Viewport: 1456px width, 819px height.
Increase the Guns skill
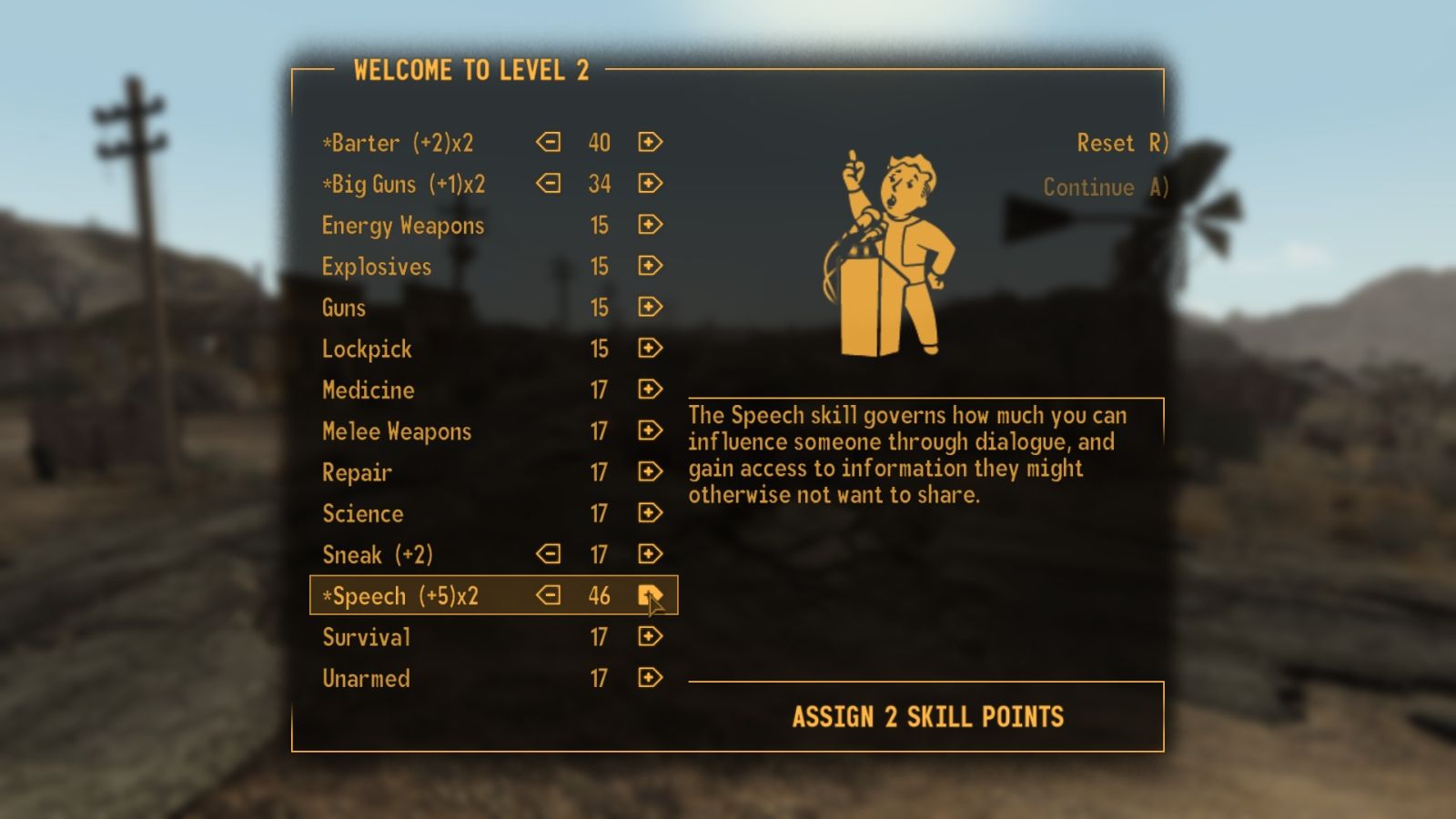[650, 307]
